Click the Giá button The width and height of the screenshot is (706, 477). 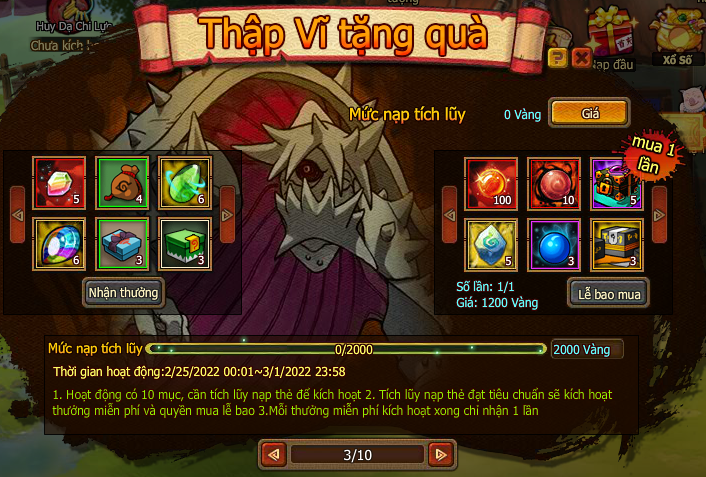click(x=589, y=112)
